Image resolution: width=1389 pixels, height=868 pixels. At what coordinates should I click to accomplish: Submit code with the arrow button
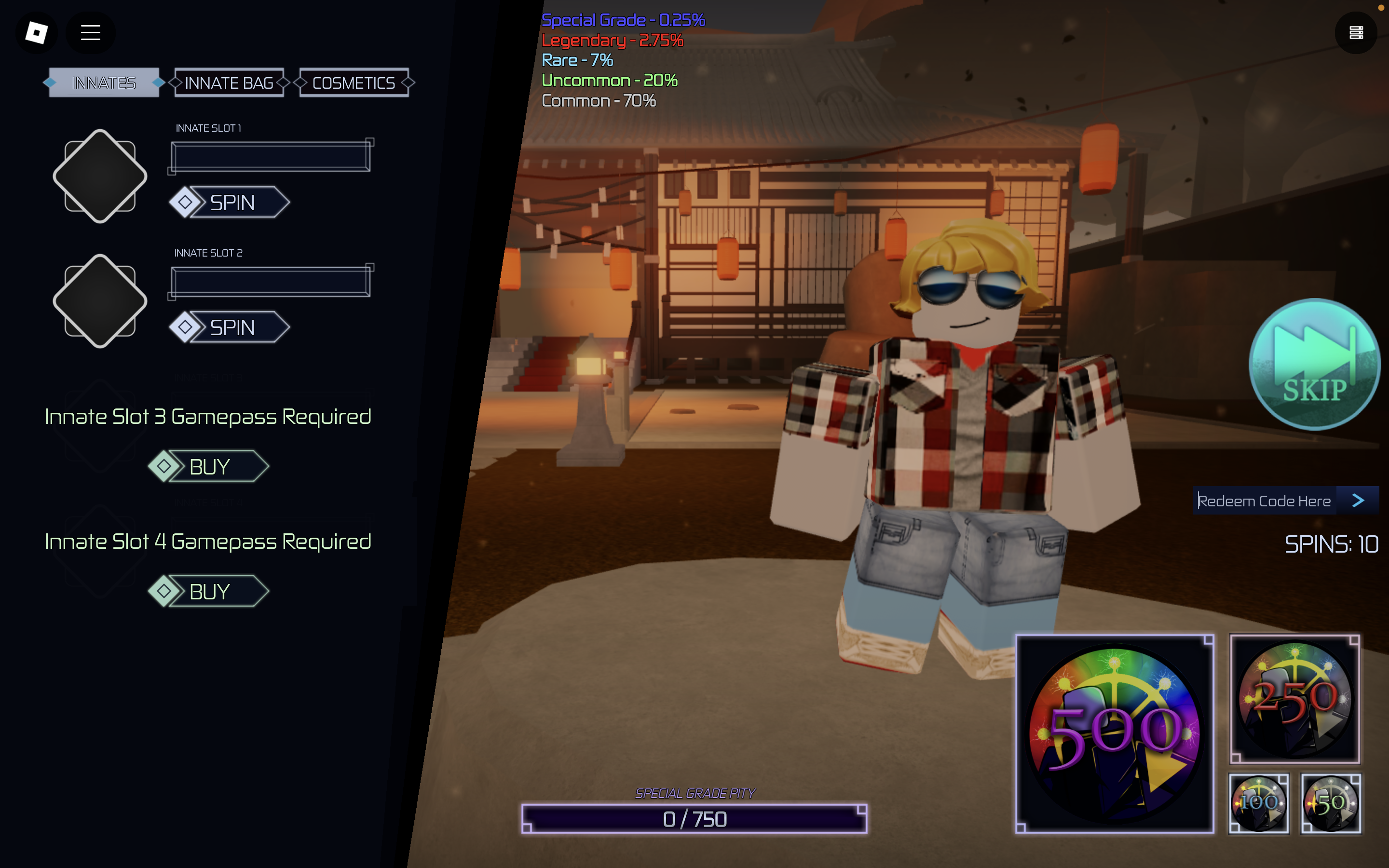coord(1358,501)
